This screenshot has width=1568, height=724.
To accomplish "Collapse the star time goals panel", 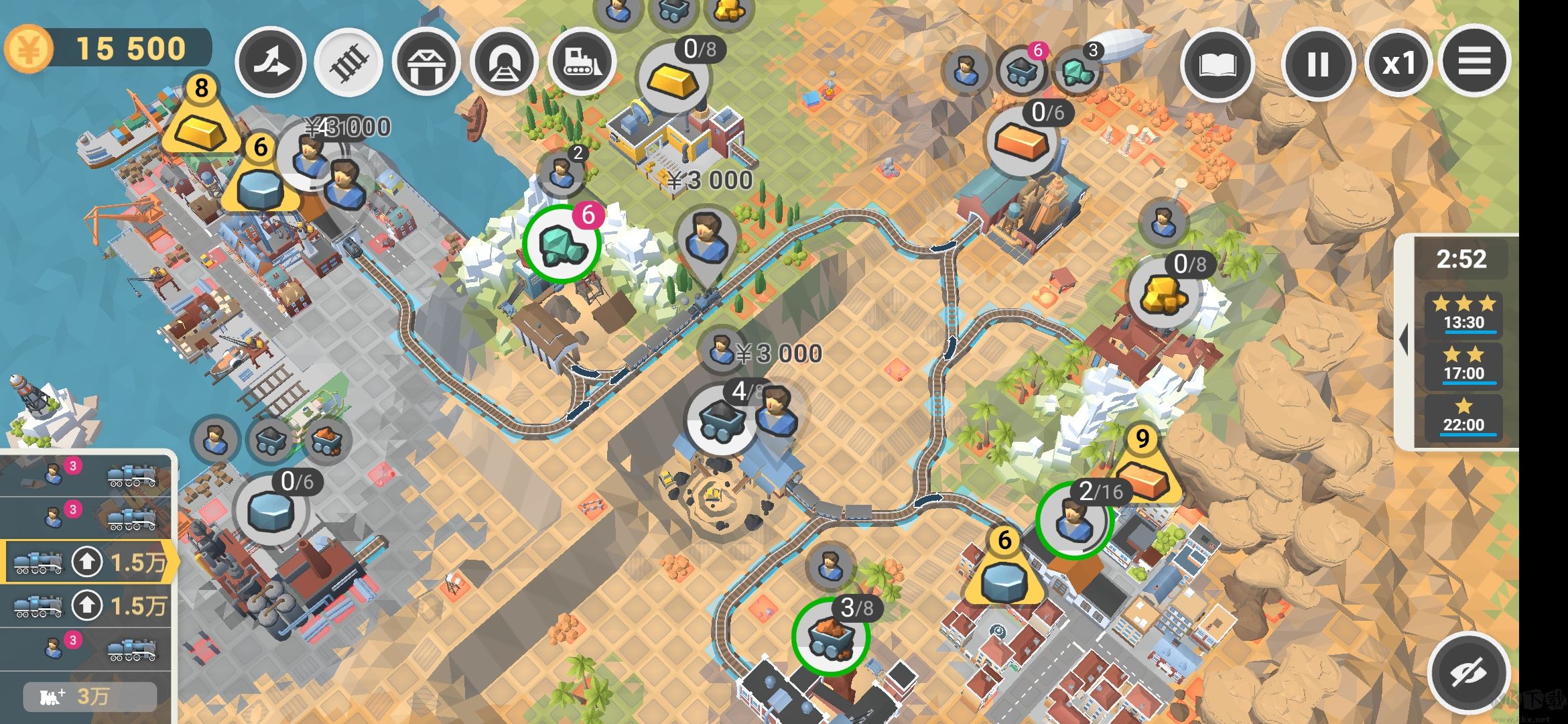I will 1402,340.
